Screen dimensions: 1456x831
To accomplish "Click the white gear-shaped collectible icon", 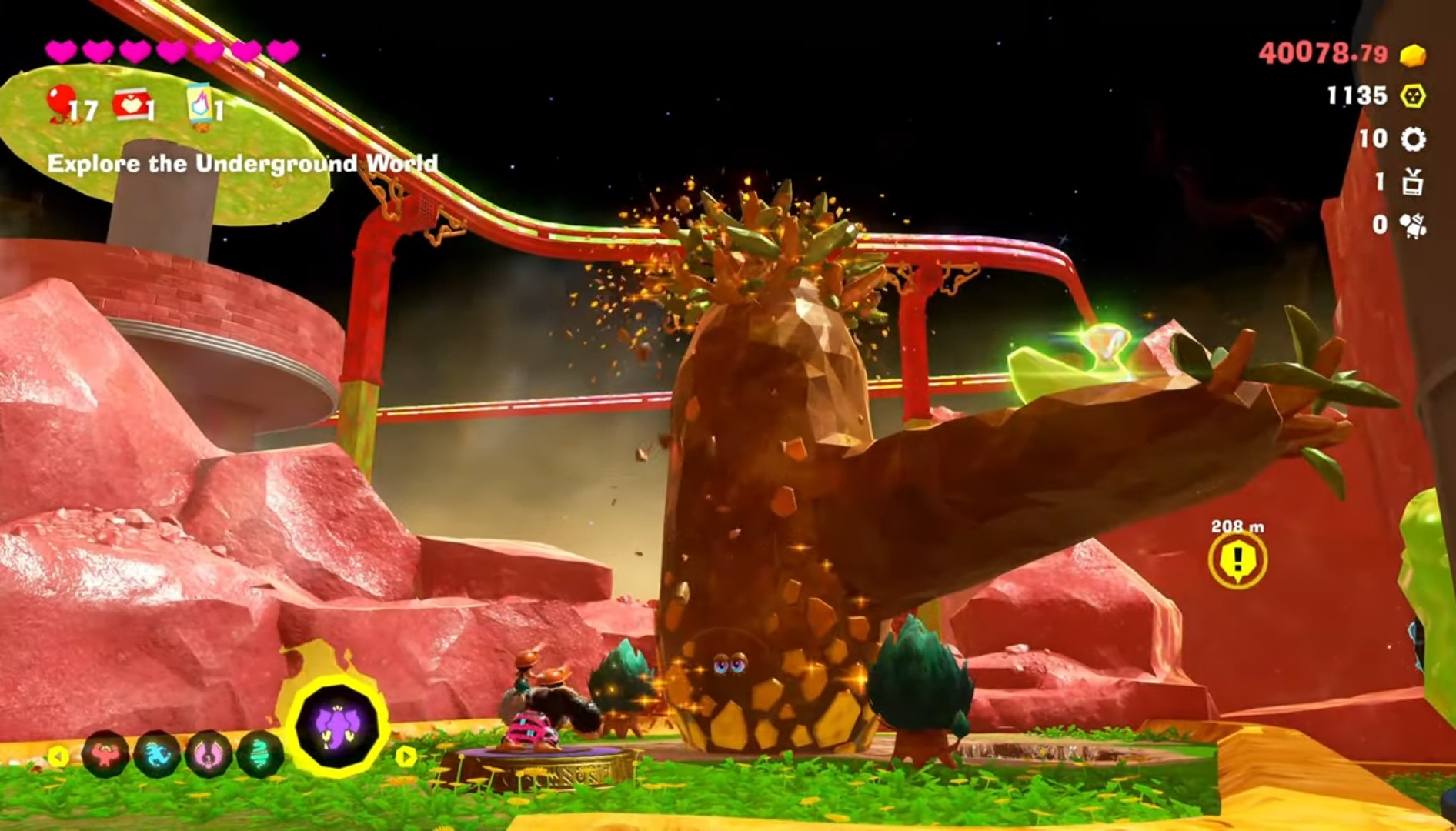I will (x=1413, y=139).
